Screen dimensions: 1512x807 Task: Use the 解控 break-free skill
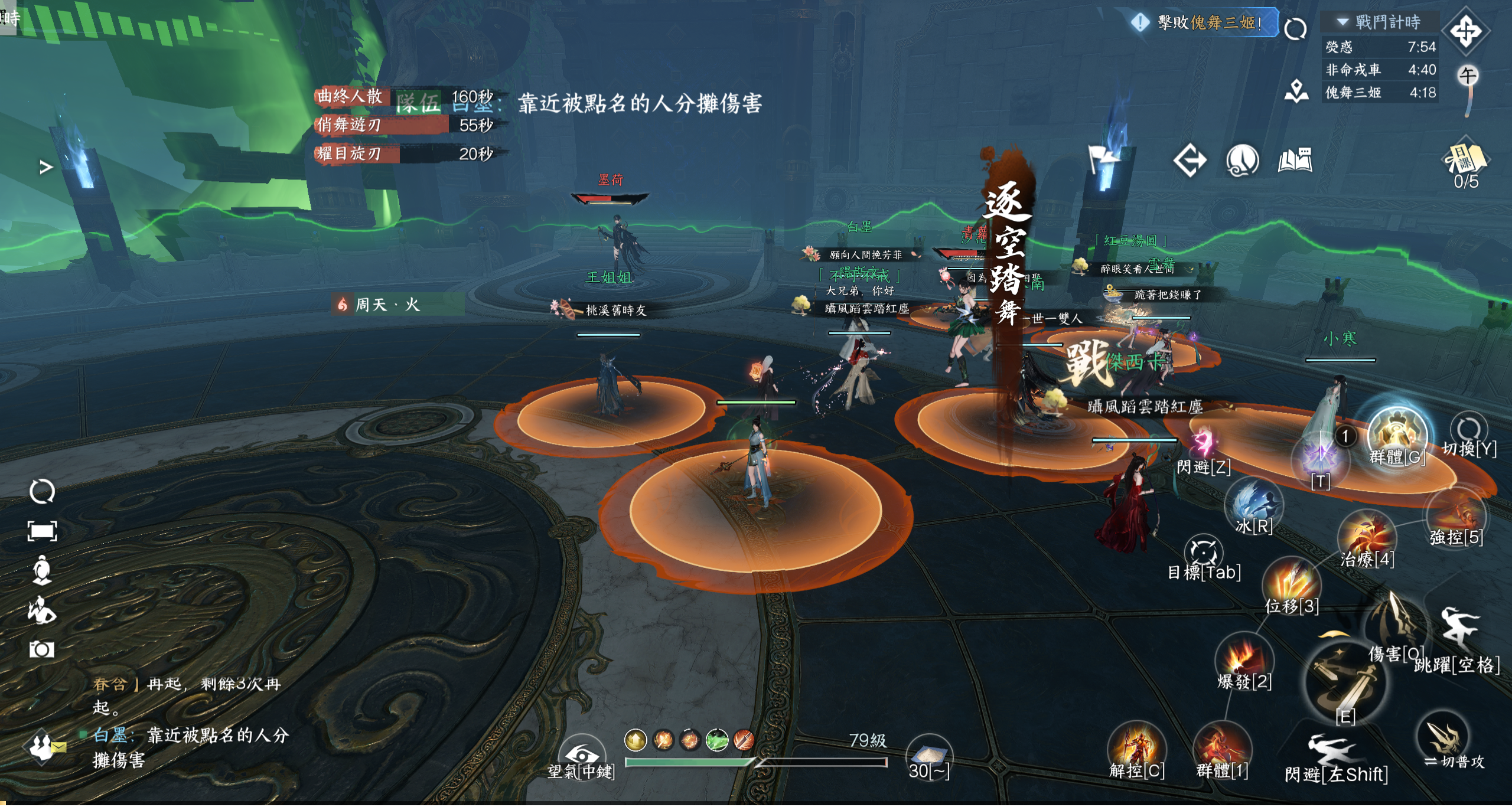point(1136,749)
